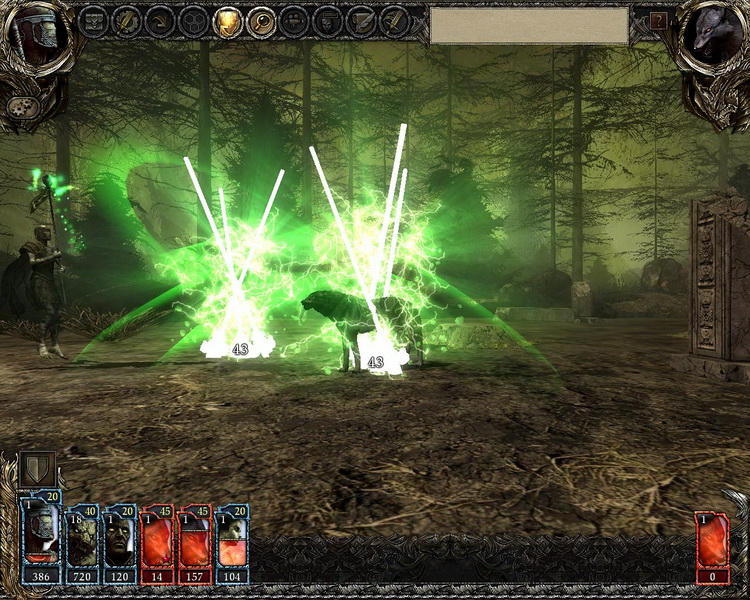Activate the magnifying glass inspect button

coord(262,20)
